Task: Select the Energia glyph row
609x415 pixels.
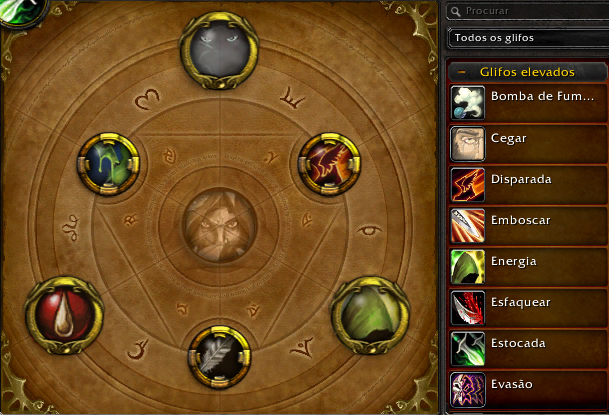Action: tap(528, 262)
